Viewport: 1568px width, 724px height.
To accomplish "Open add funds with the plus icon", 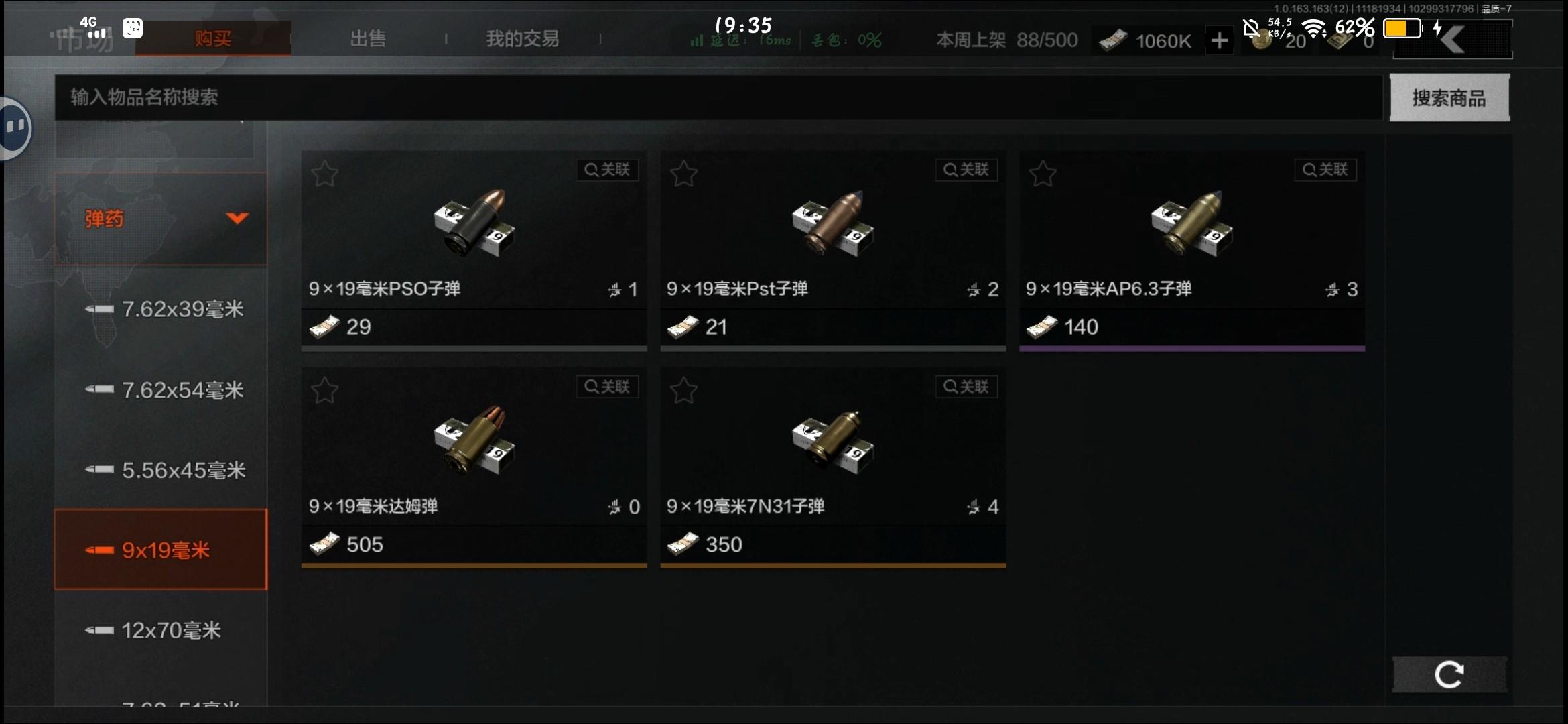I will 1220,40.
